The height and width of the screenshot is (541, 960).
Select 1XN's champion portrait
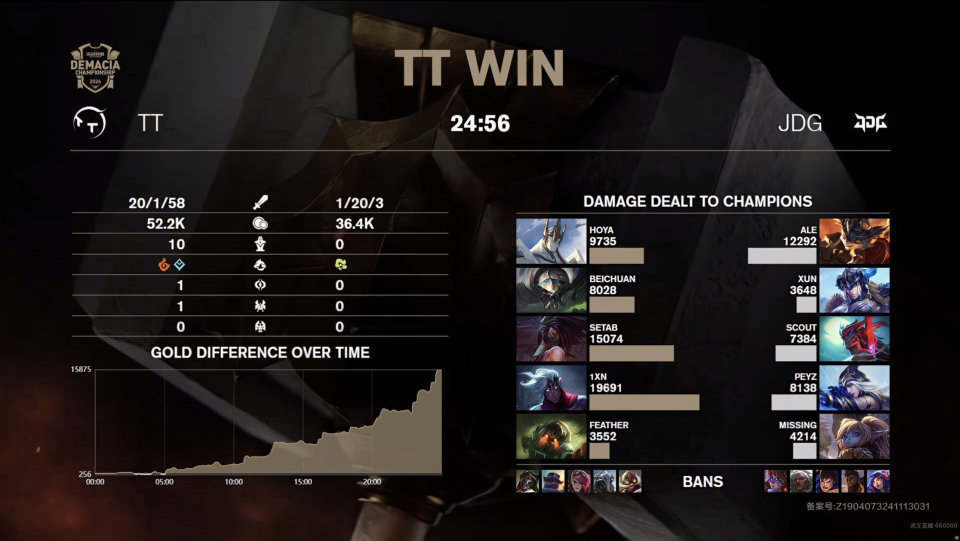(x=551, y=388)
